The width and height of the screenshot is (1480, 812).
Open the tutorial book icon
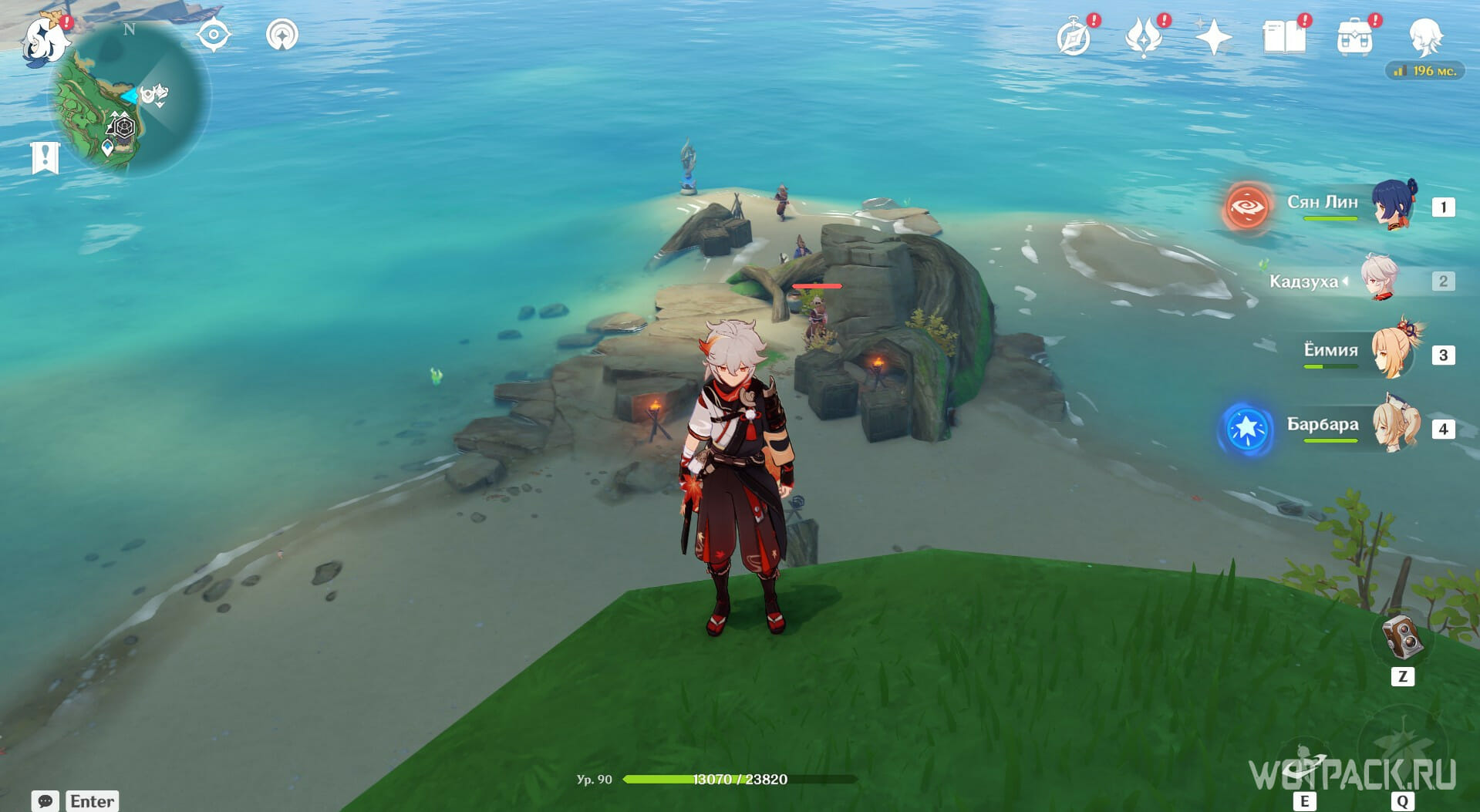point(1283,38)
